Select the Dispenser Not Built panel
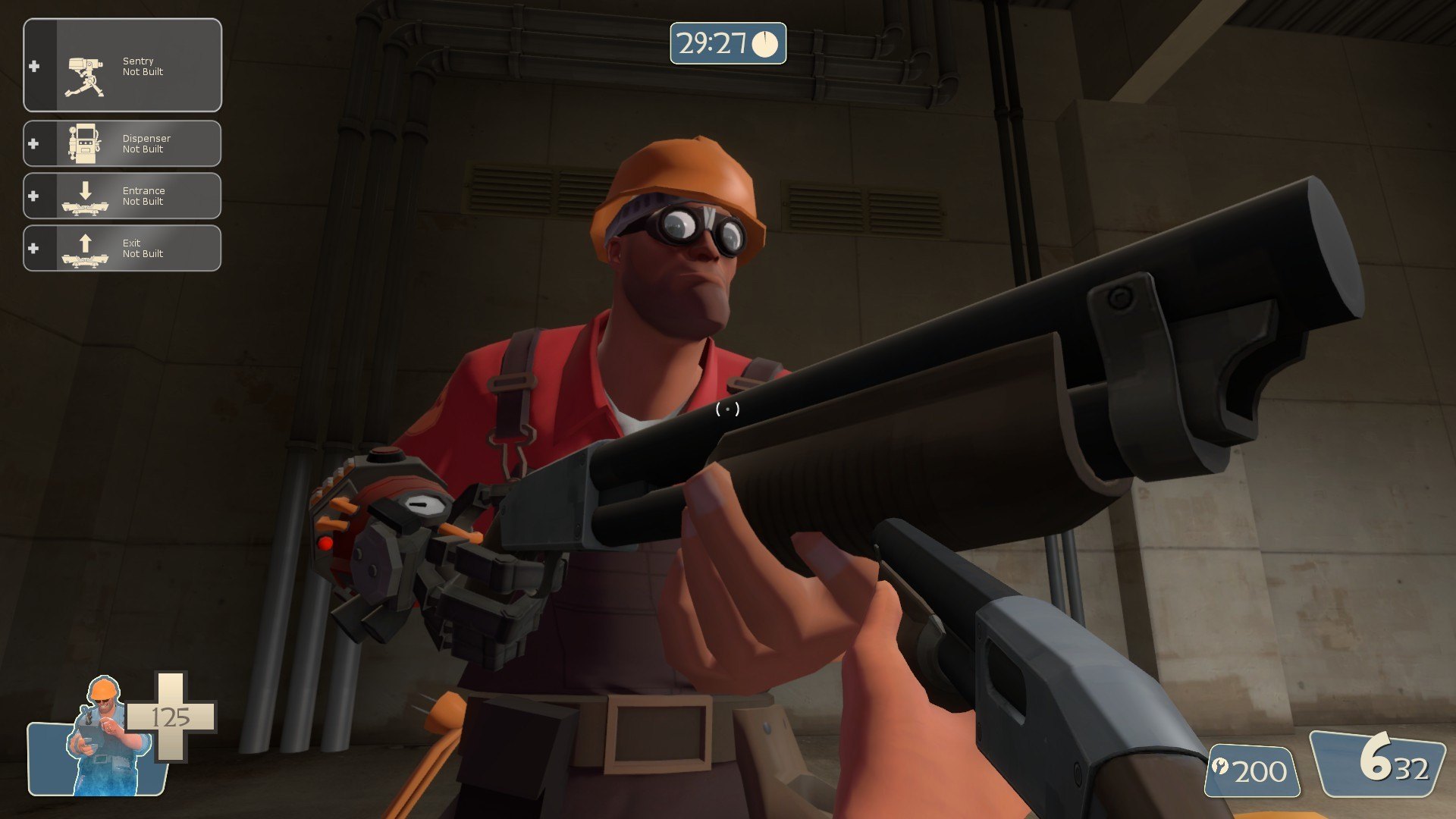This screenshot has height=819, width=1456. pyautogui.click(x=123, y=143)
